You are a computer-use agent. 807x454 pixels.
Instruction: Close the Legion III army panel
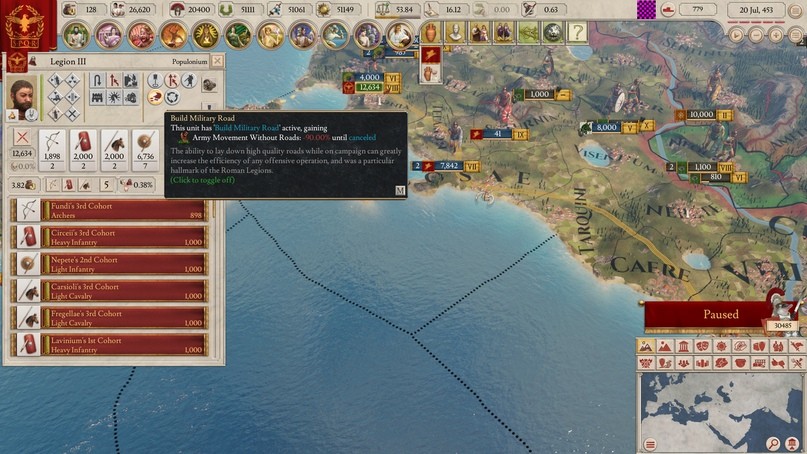pyautogui.click(x=218, y=61)
